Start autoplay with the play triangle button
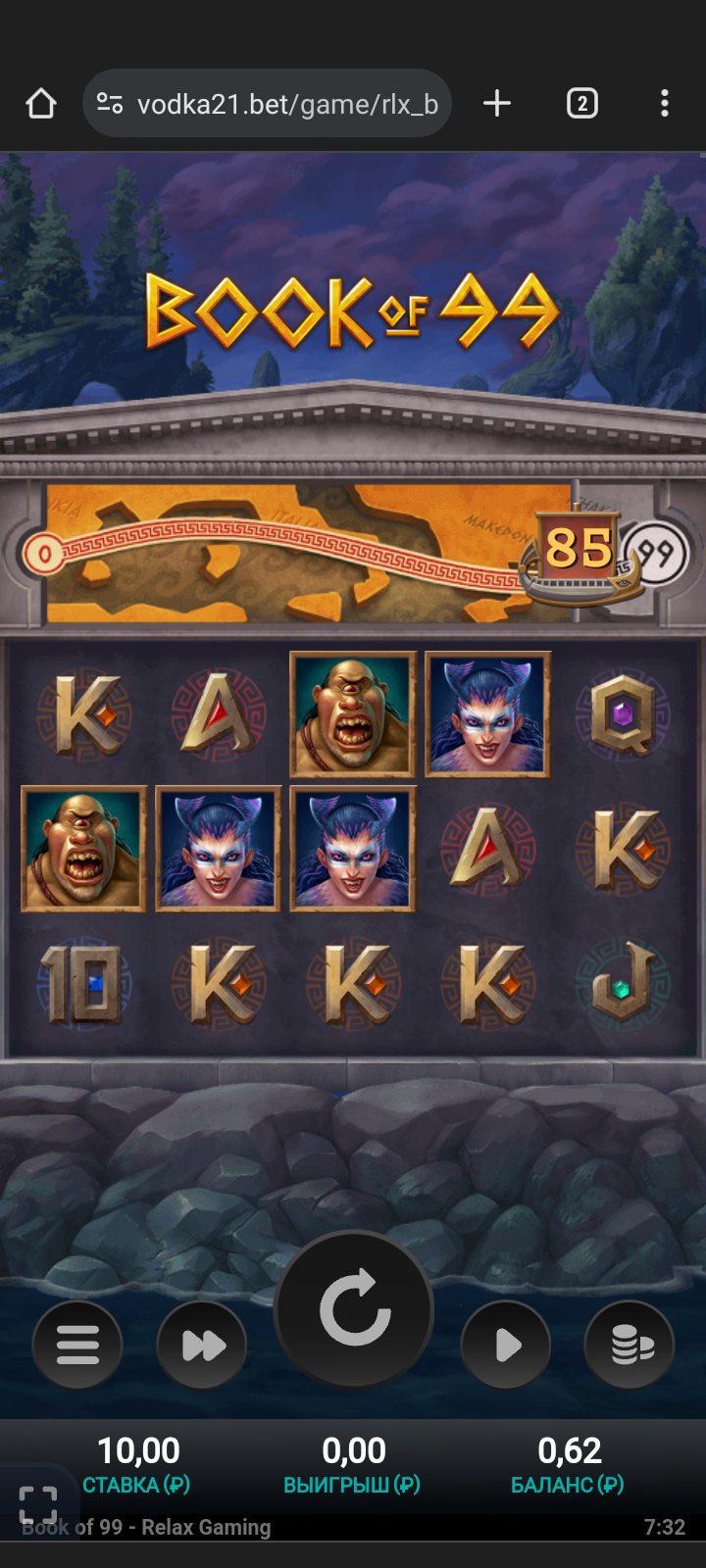 click(x=506, y=1345)
